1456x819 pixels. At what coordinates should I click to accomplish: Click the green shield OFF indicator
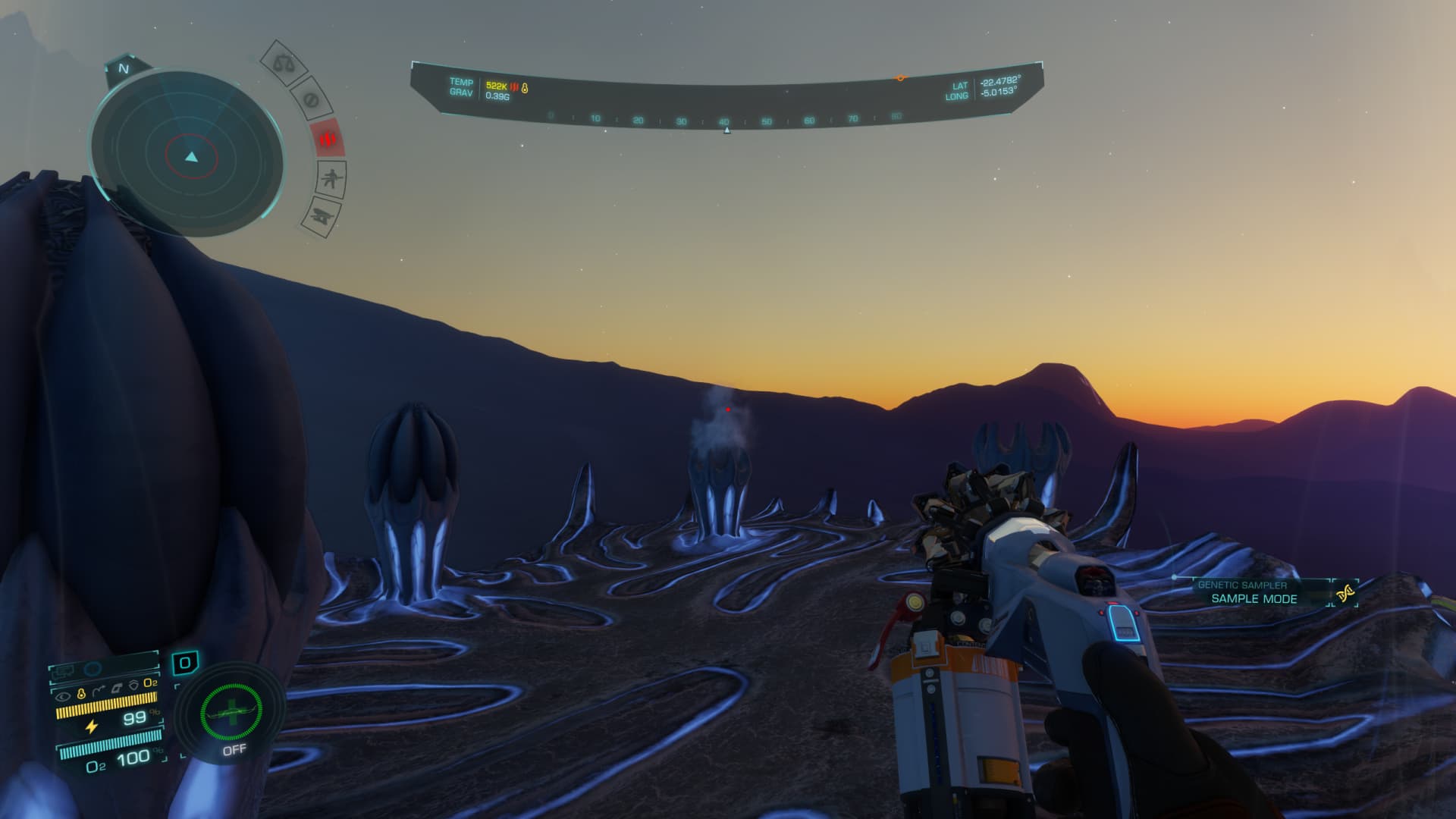(231, 713)
